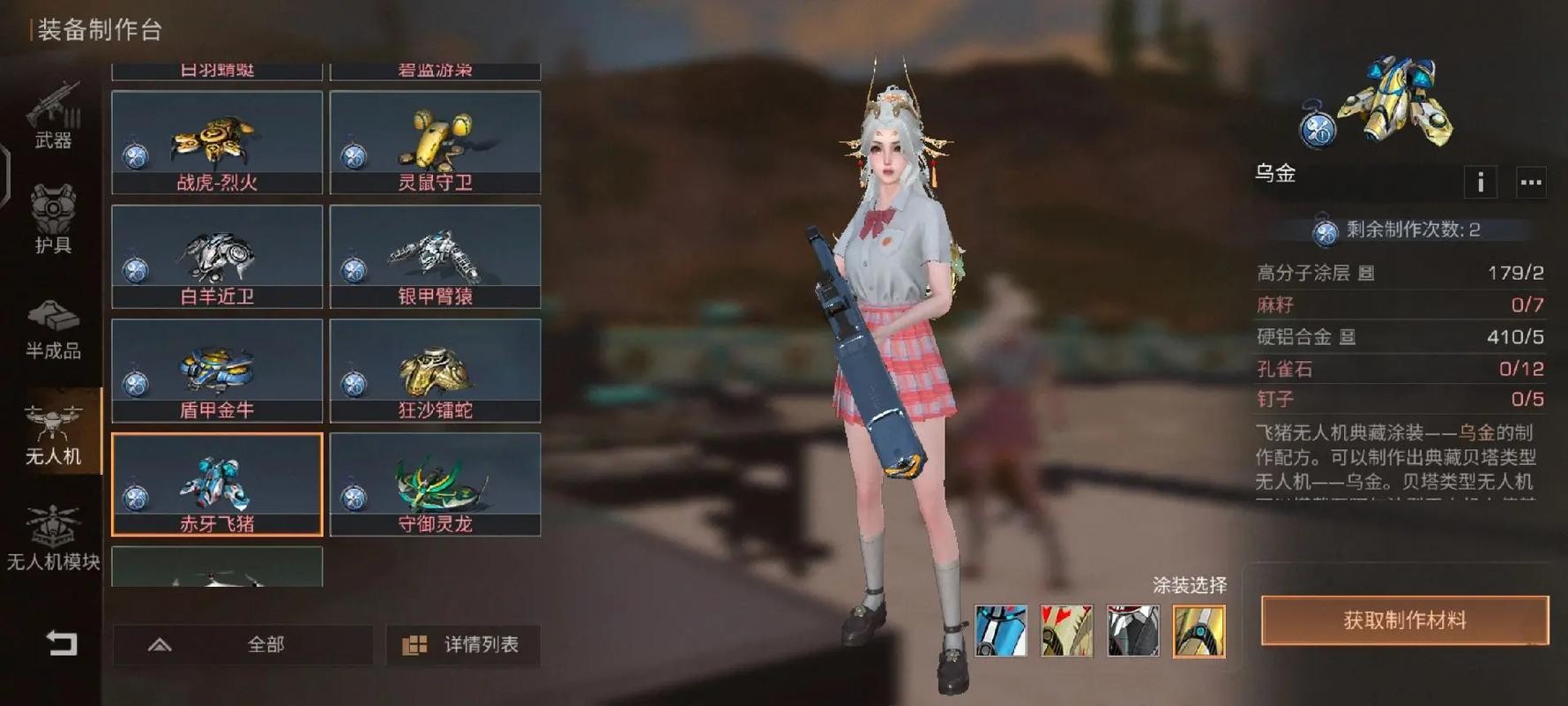Click 获取制作材料 to get materials

(x=1404, y=620)
